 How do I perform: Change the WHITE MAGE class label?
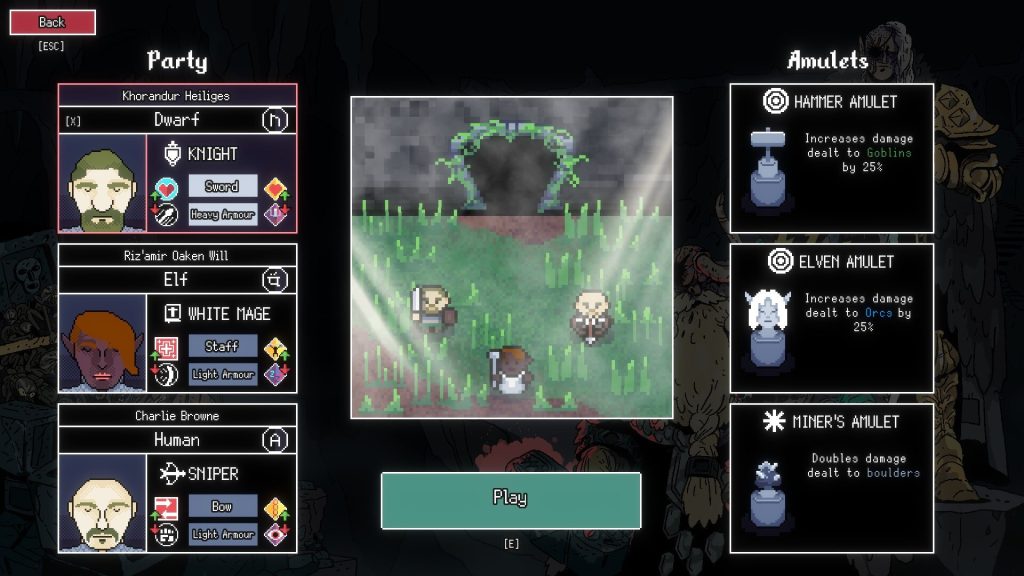click(x=228, y=314)
